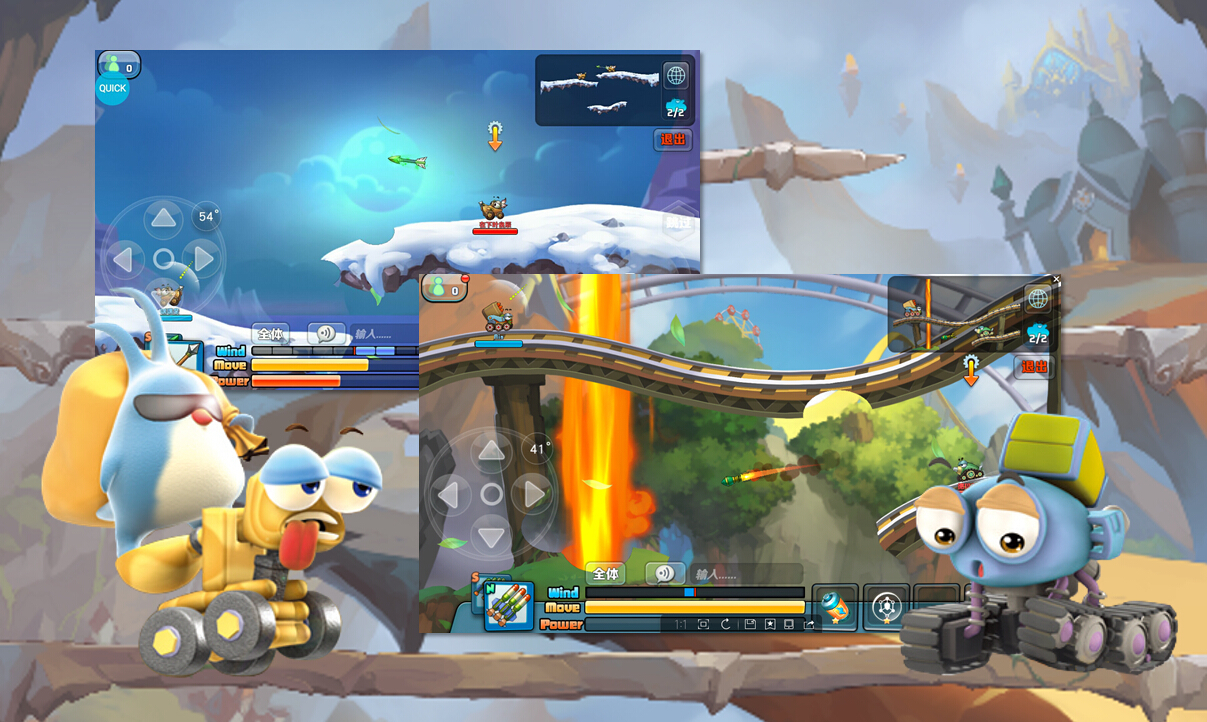
Task: Open the globe icon beside the snow minimap
Action: point(676,76)
